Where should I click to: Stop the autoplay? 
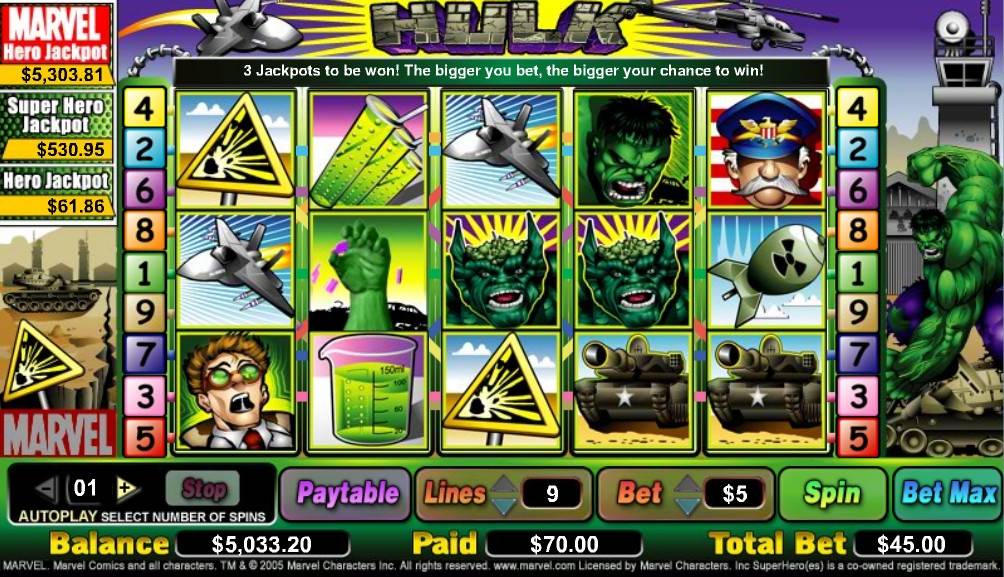click(x=203, y=489)
